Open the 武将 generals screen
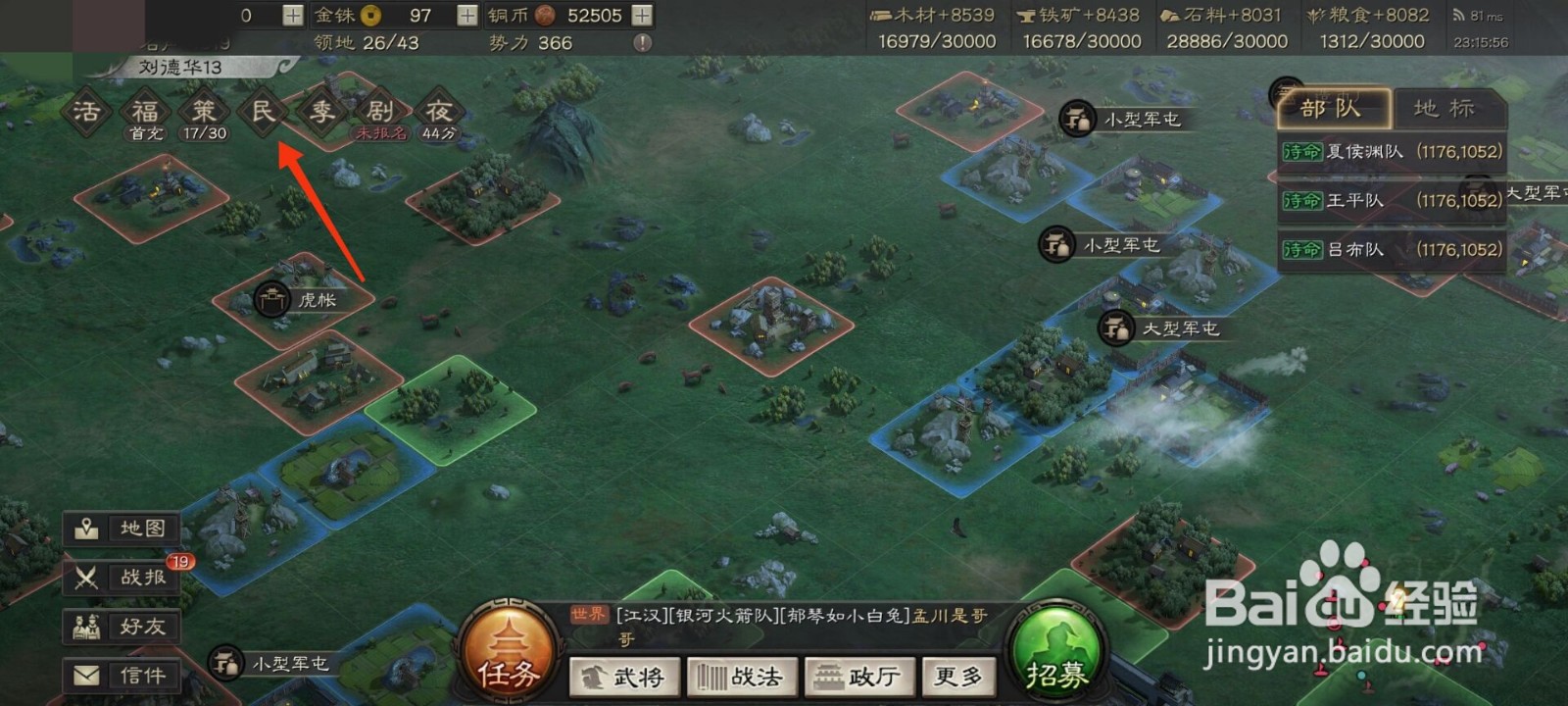The height and width of the screenshot is (706, 1568). 624,677
